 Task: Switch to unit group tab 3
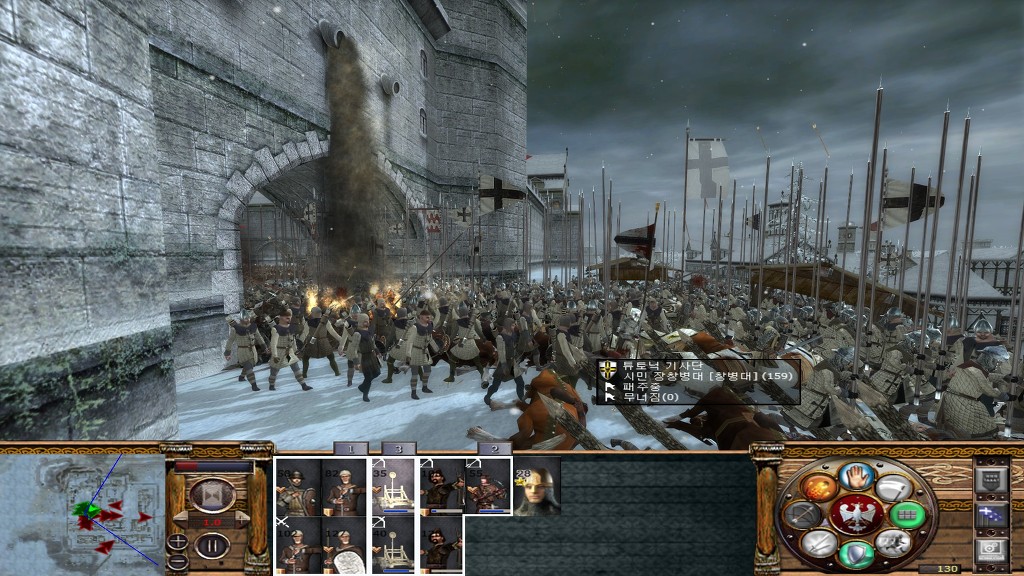pyautogui.click(x=398, y=449)
